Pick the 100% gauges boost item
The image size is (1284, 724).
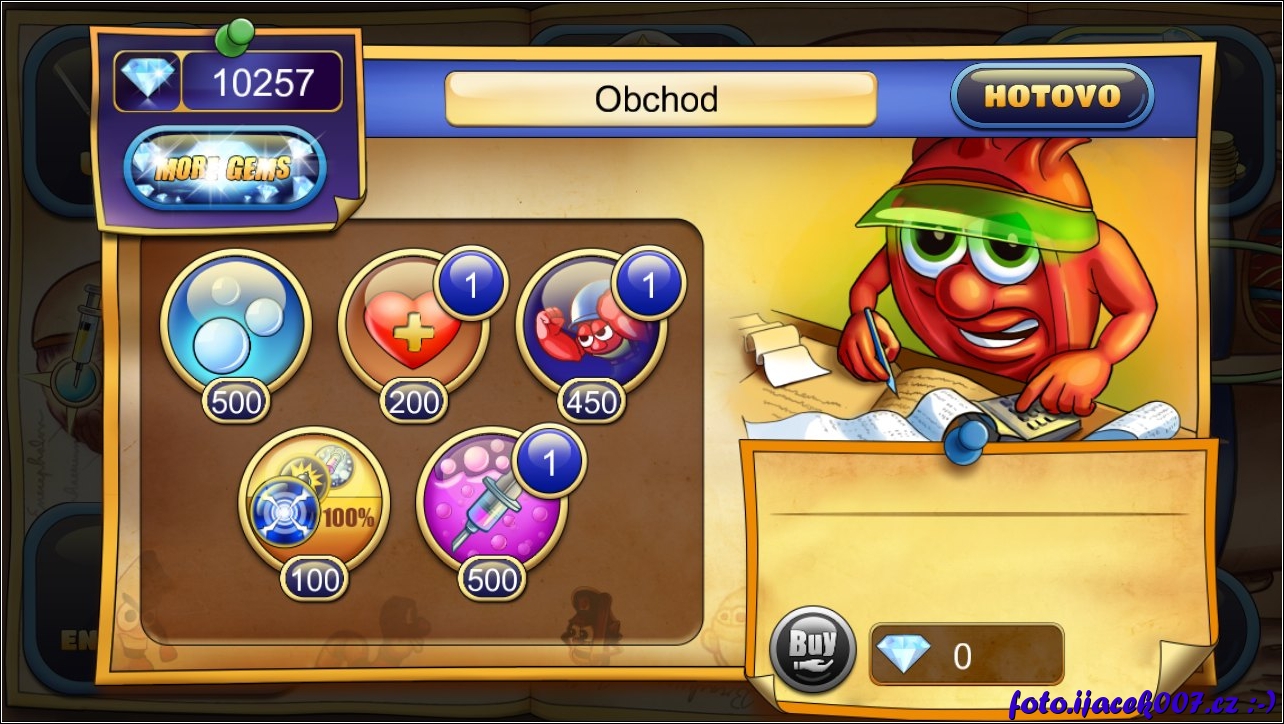pos(314,503)
